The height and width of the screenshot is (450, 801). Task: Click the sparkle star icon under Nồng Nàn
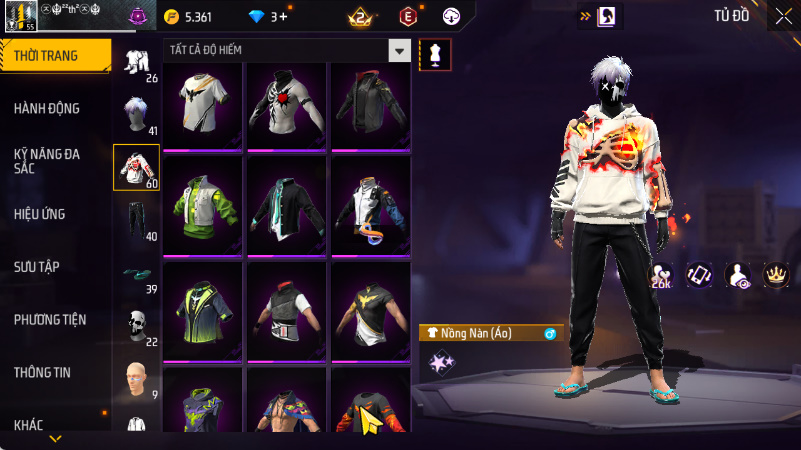tap(438, 362)
